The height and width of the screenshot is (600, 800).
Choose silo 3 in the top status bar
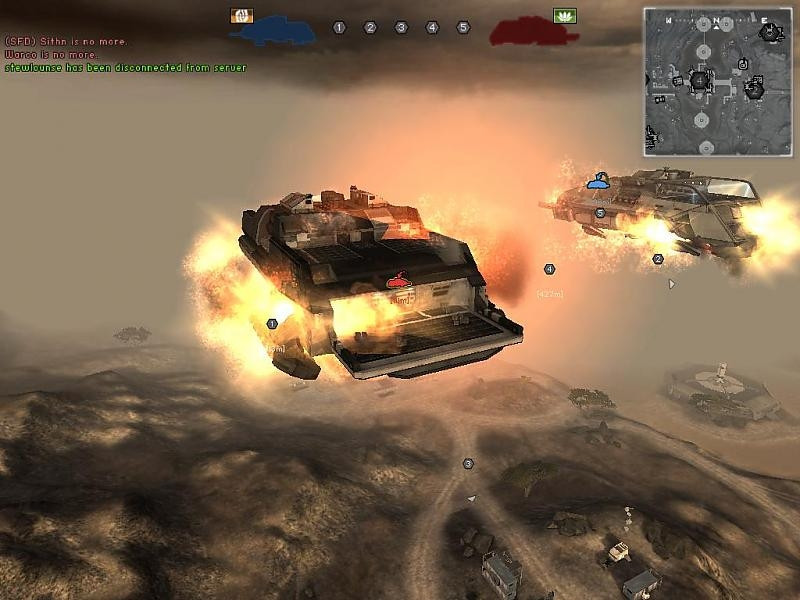coord(401,28)
